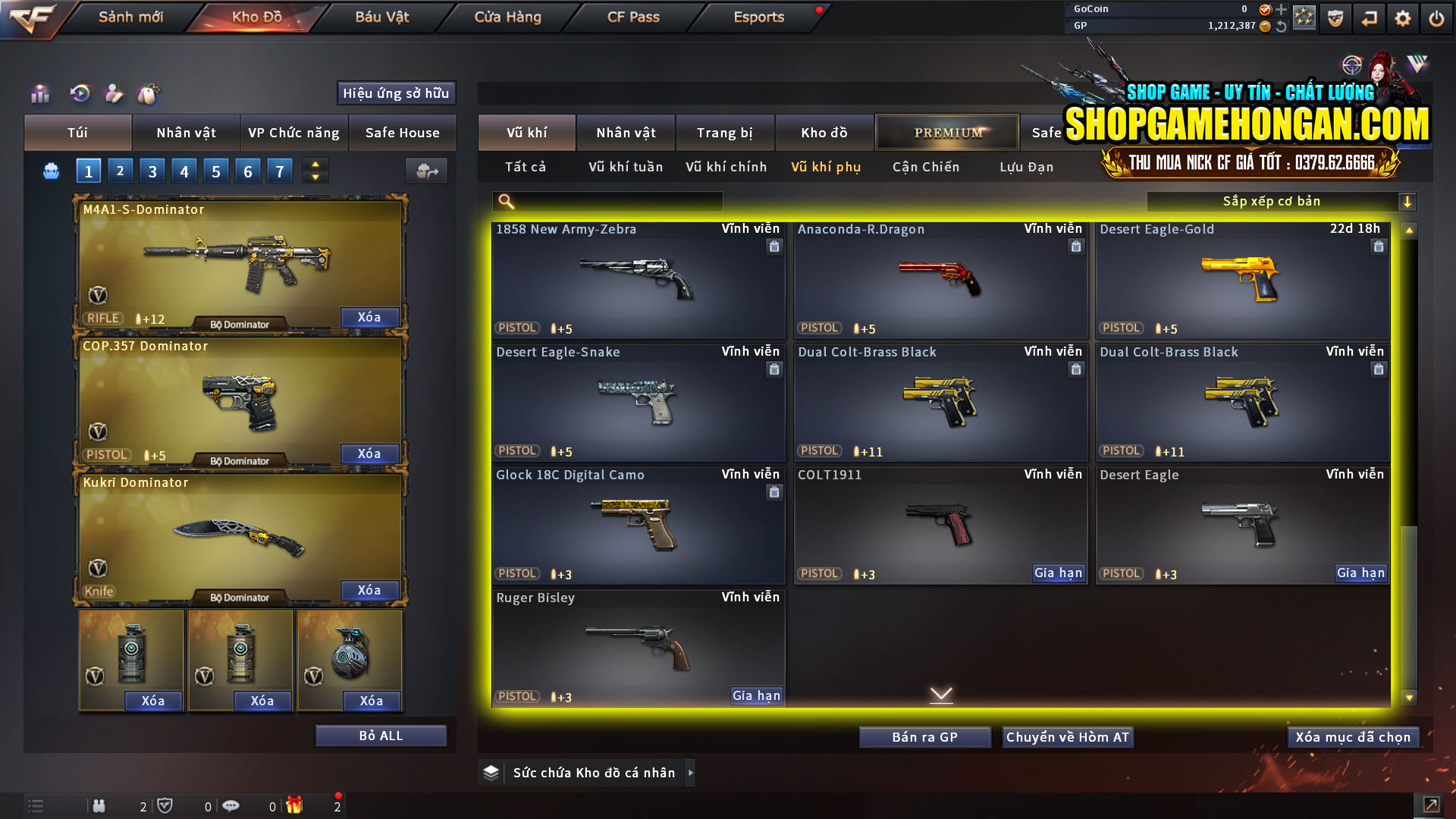Click the gift box icon in status bar

[x=296, y=805]
